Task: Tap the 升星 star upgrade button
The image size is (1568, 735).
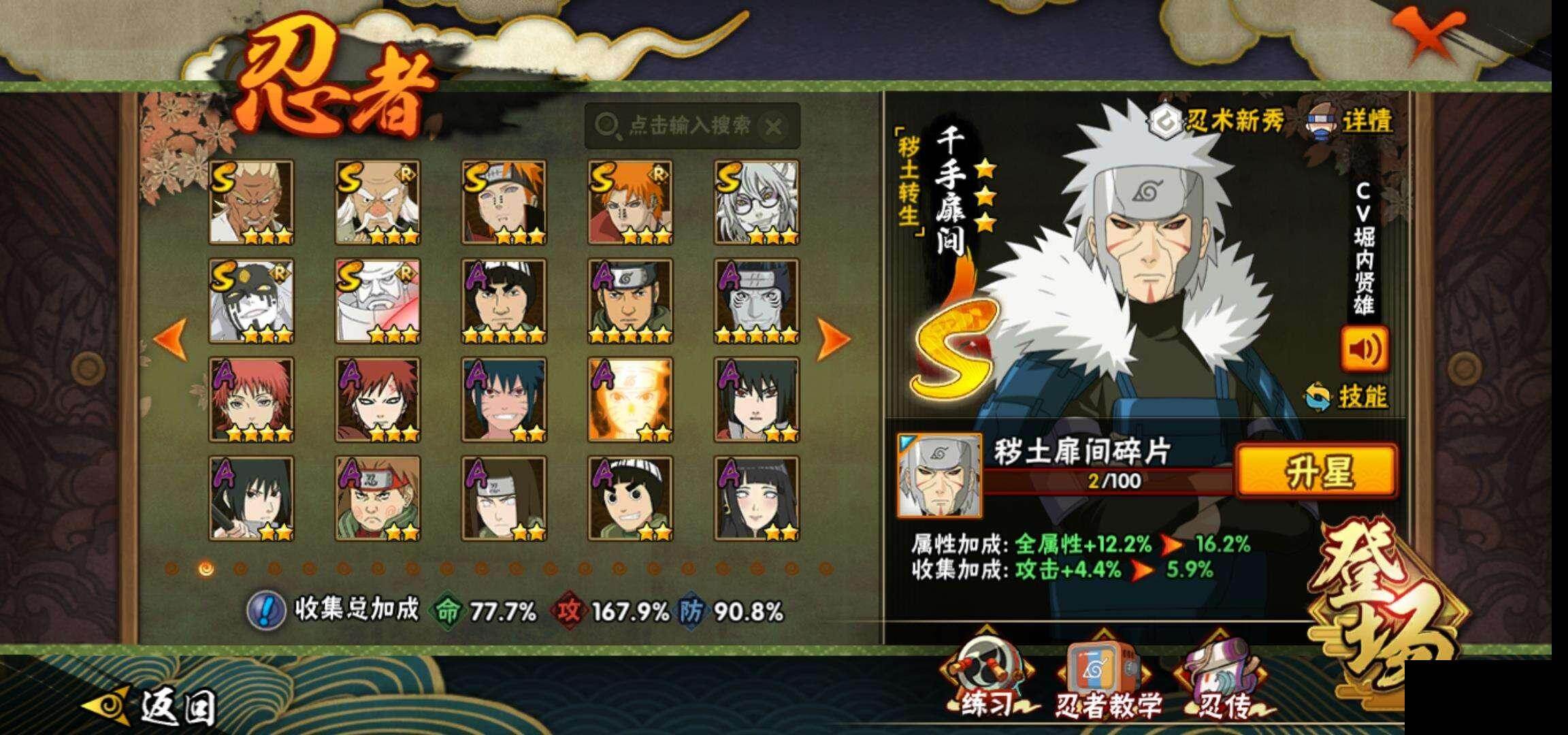Action: tap(1316, 471)
